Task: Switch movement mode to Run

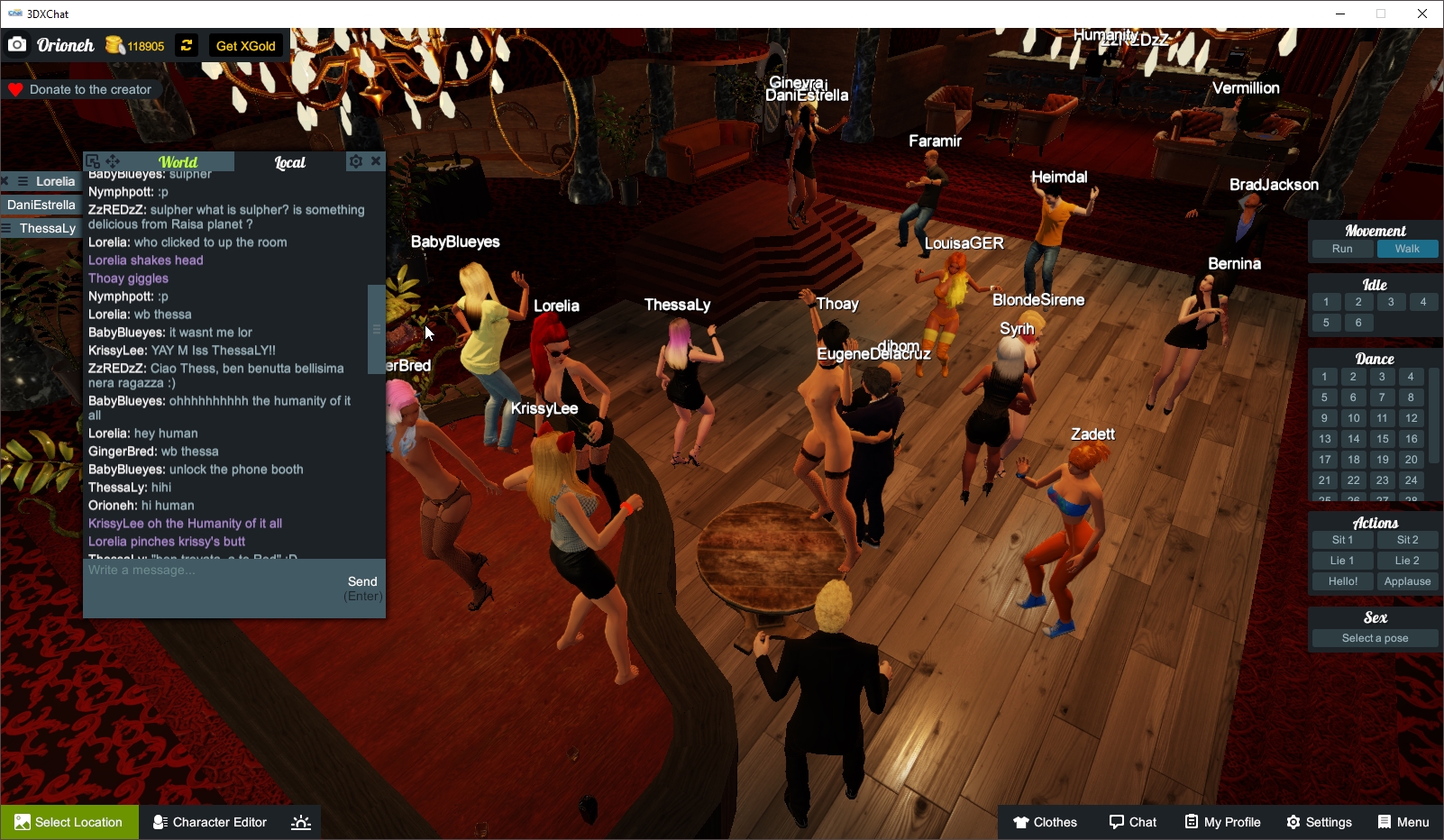Action: pos(1342,249)
